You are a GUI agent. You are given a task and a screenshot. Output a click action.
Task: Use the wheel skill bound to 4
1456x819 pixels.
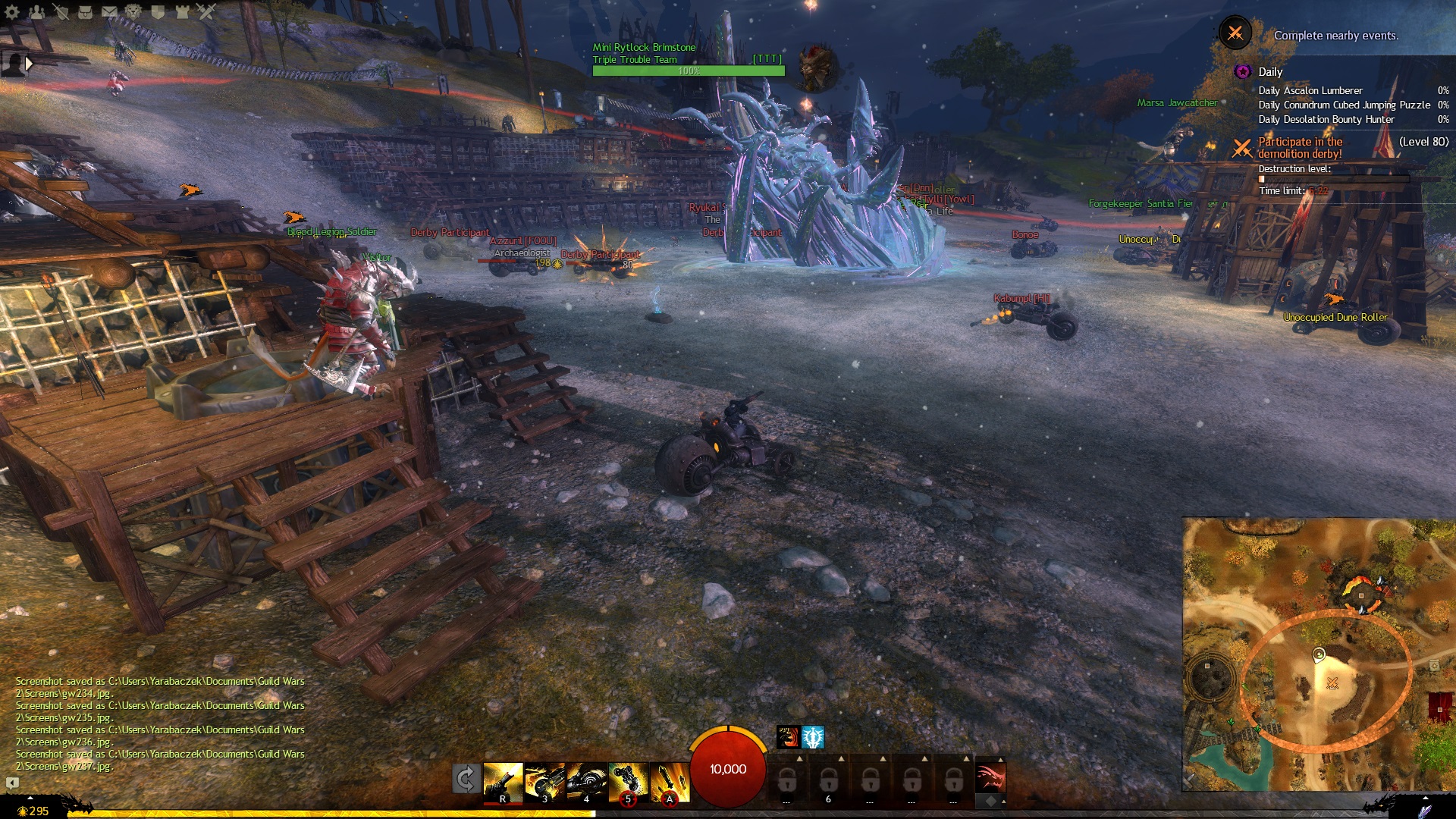pyautogui.click(x=586, y=782)
